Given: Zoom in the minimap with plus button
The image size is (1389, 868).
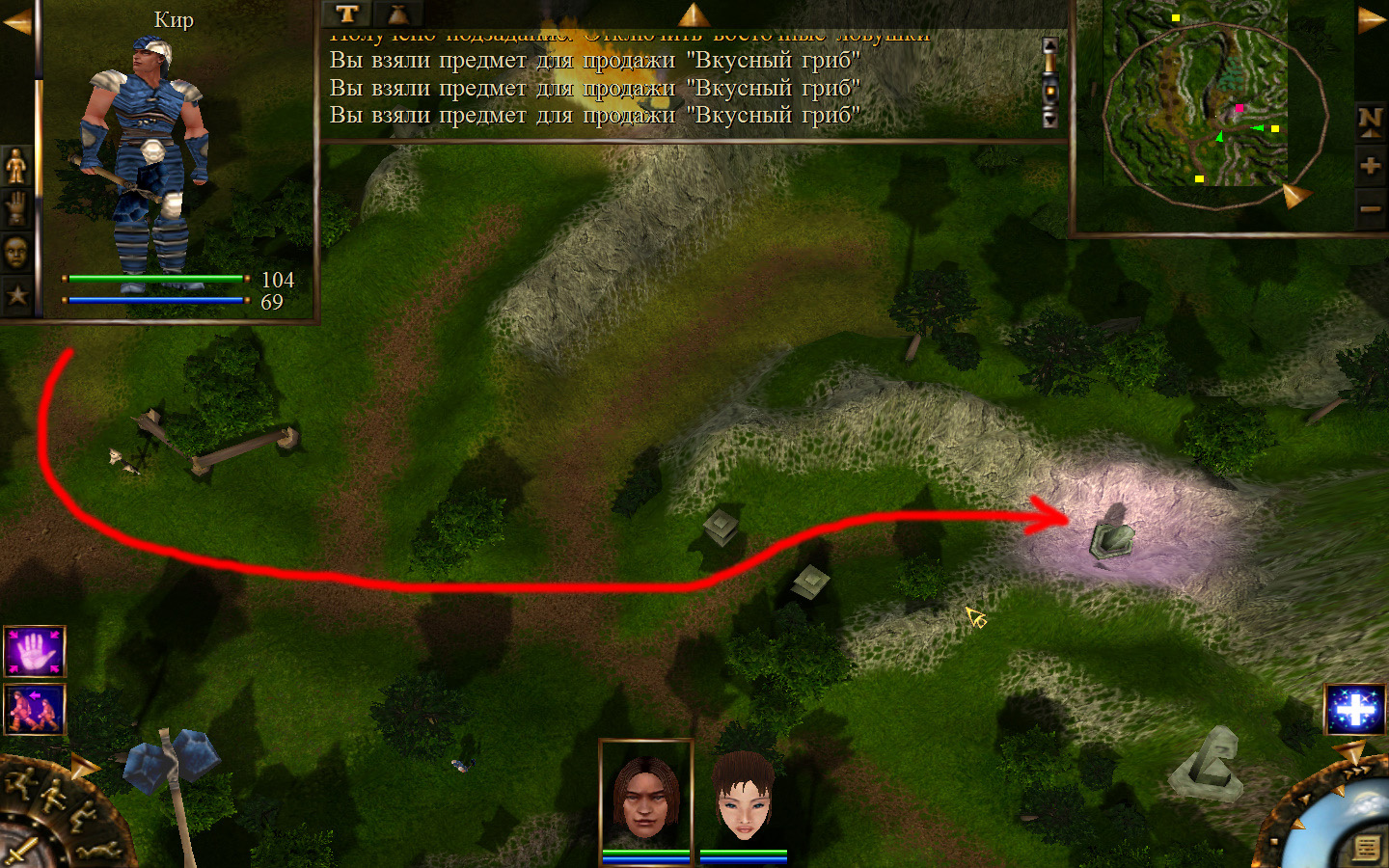Looking at the screenshot, I should click(1370, 166).
